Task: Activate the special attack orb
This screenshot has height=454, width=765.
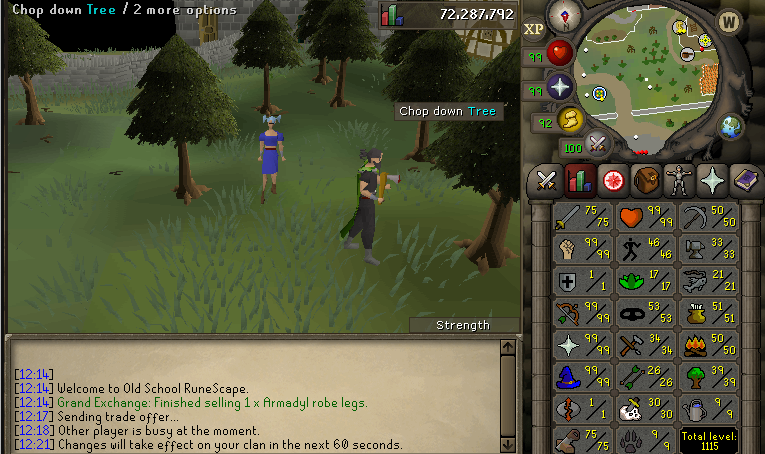Action: [598, 144]
